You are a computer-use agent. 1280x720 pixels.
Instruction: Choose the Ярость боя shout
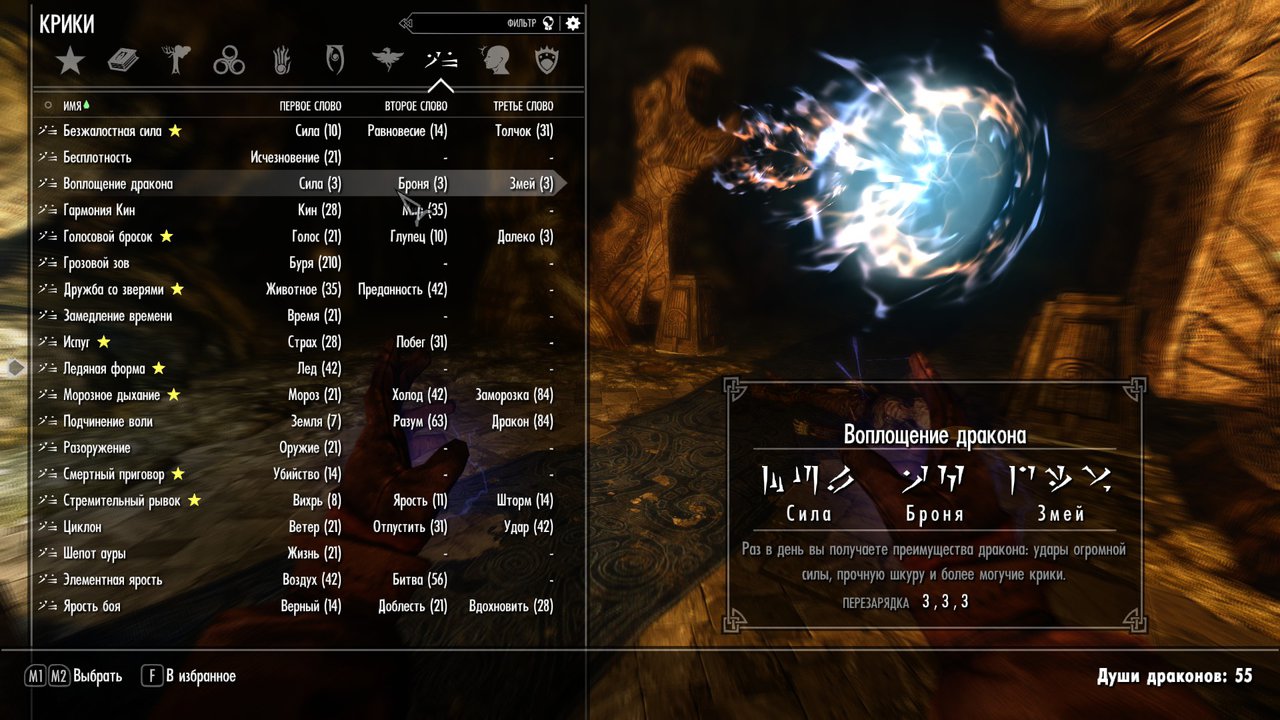pos(91,606)
